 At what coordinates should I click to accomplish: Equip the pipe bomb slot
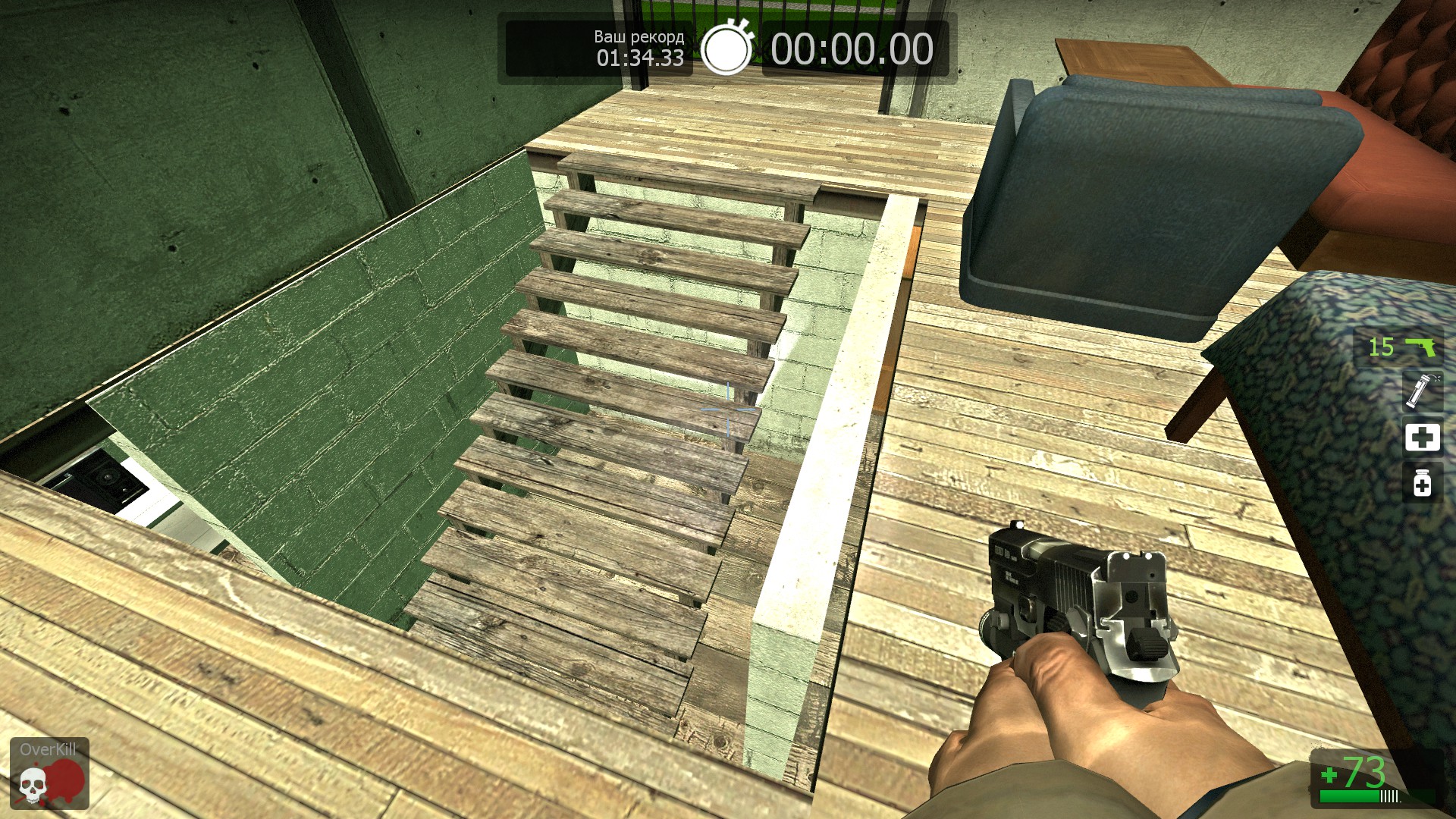point(1421,391)
